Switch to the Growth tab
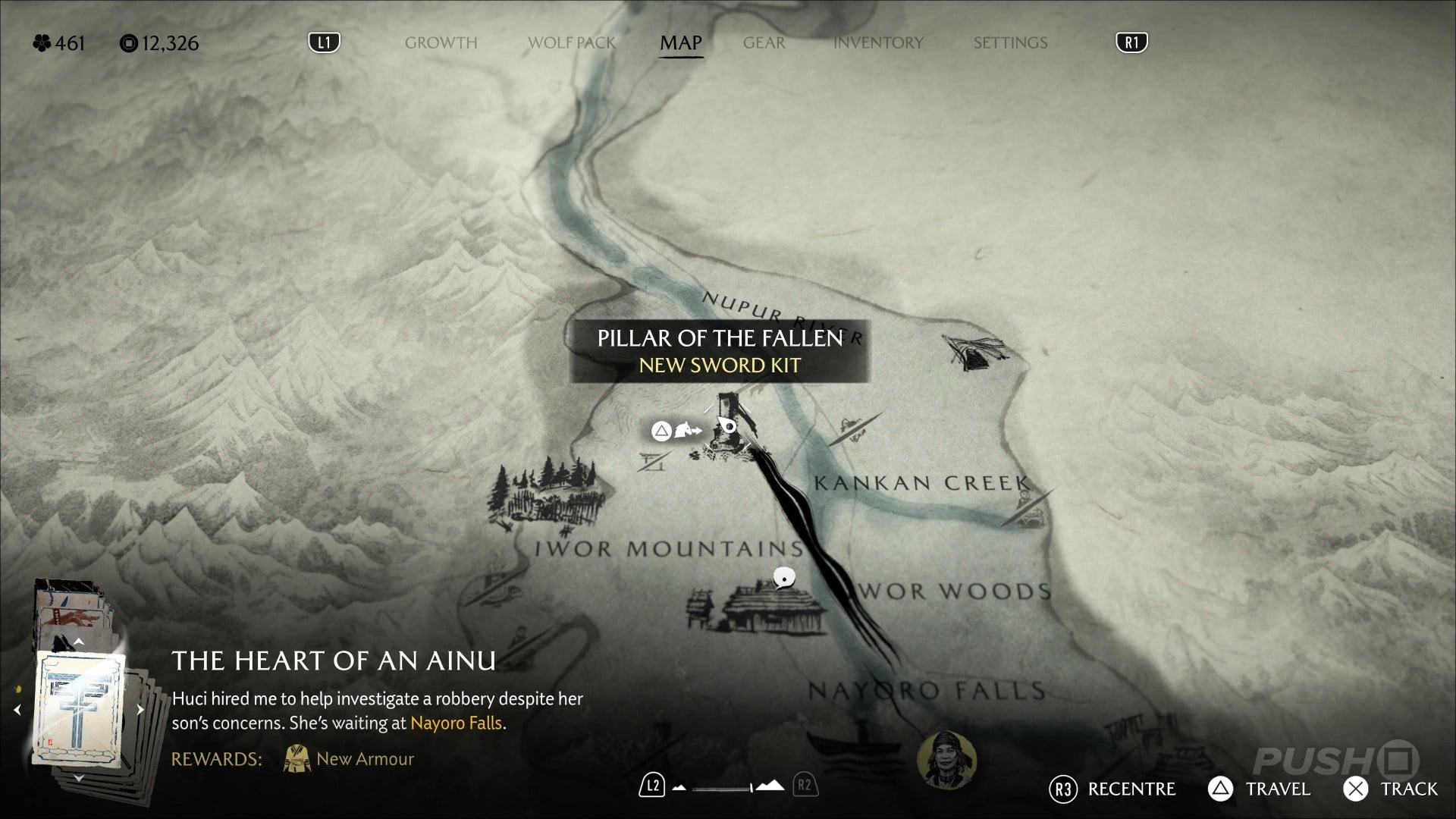Image resolution: width=1456 pixels, height=819 pixels. coord(441,43)
